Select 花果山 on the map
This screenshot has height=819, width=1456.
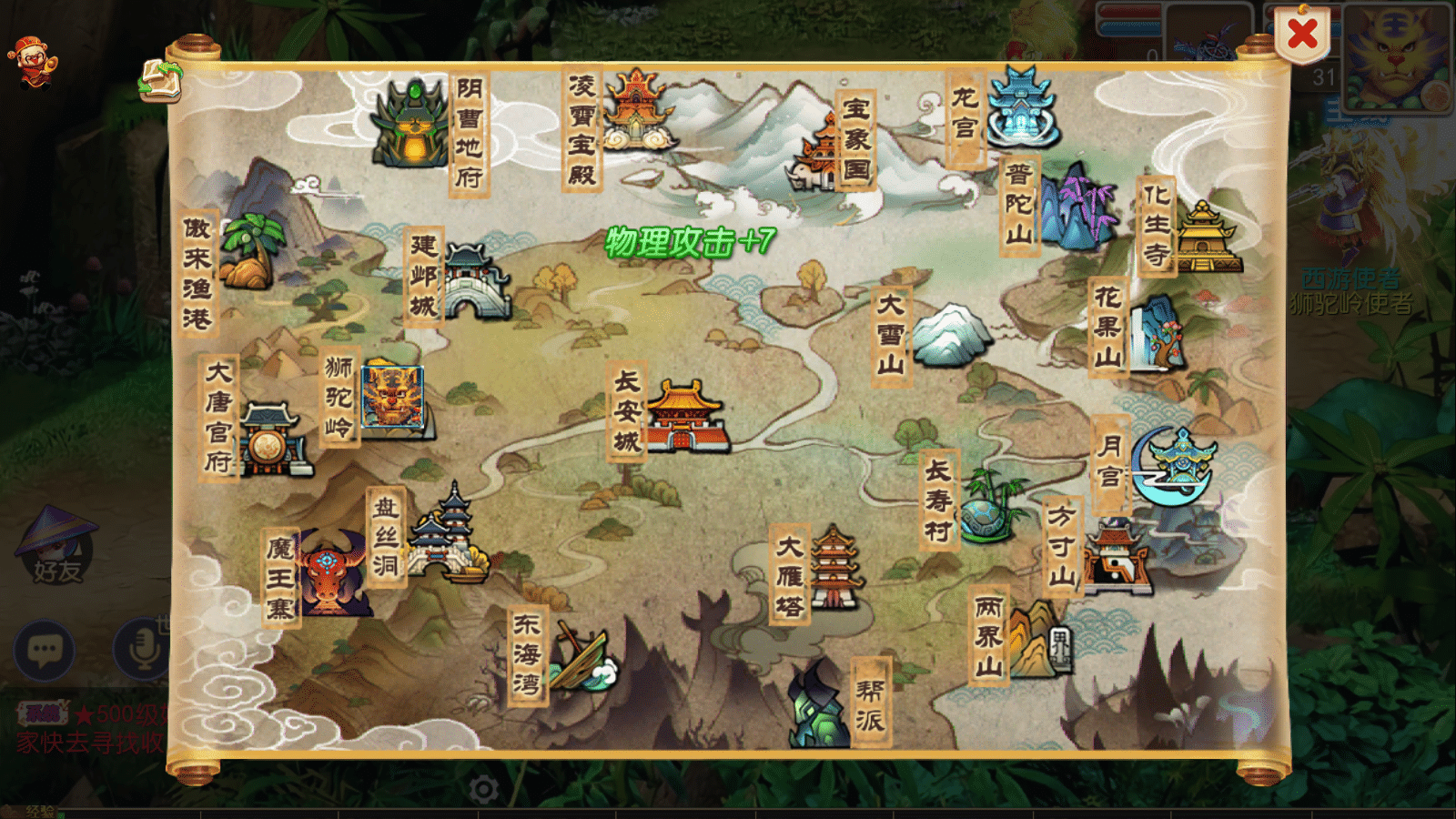1156,332
